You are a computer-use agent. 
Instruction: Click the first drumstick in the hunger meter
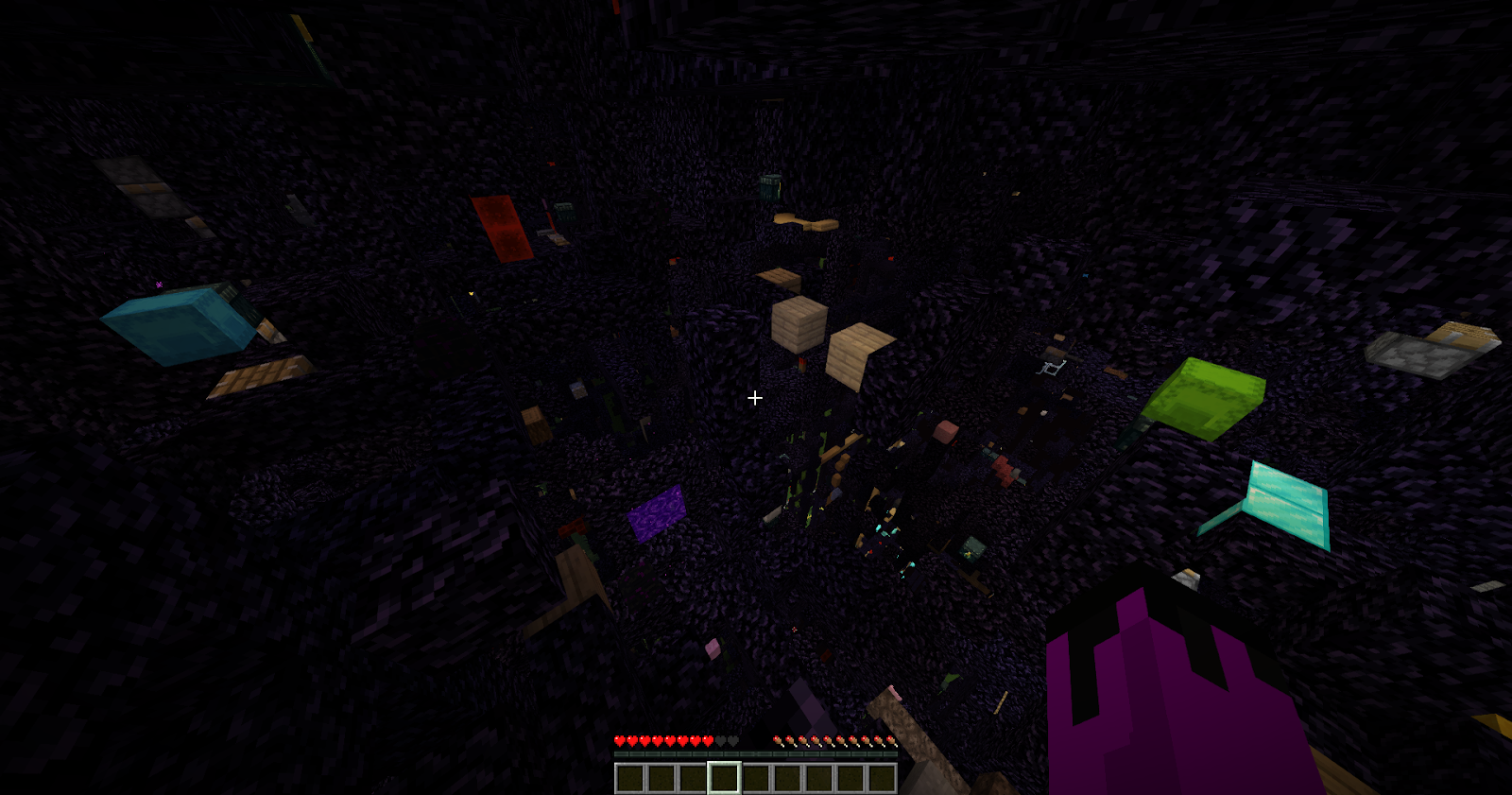coord(777,742)
